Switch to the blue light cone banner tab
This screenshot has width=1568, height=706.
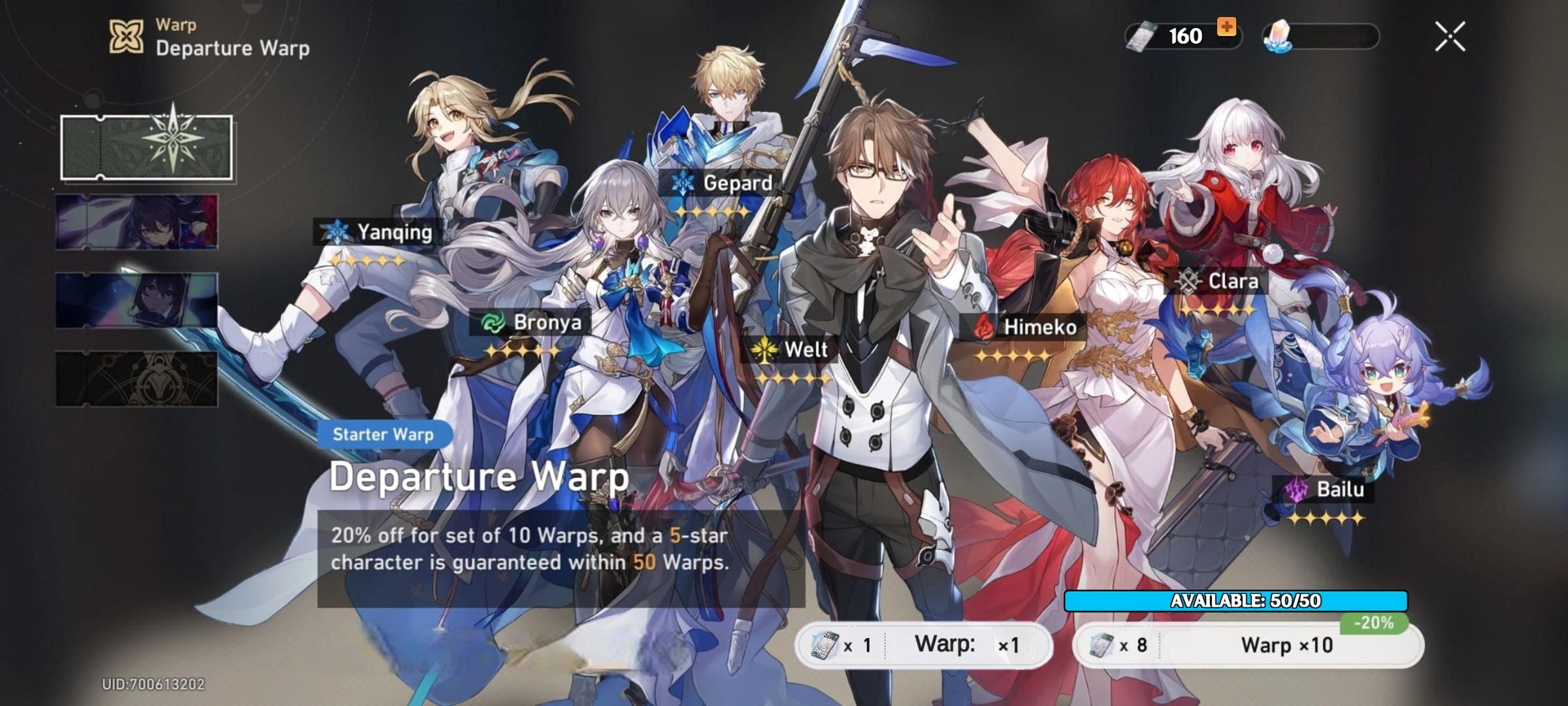pos(137,301)
